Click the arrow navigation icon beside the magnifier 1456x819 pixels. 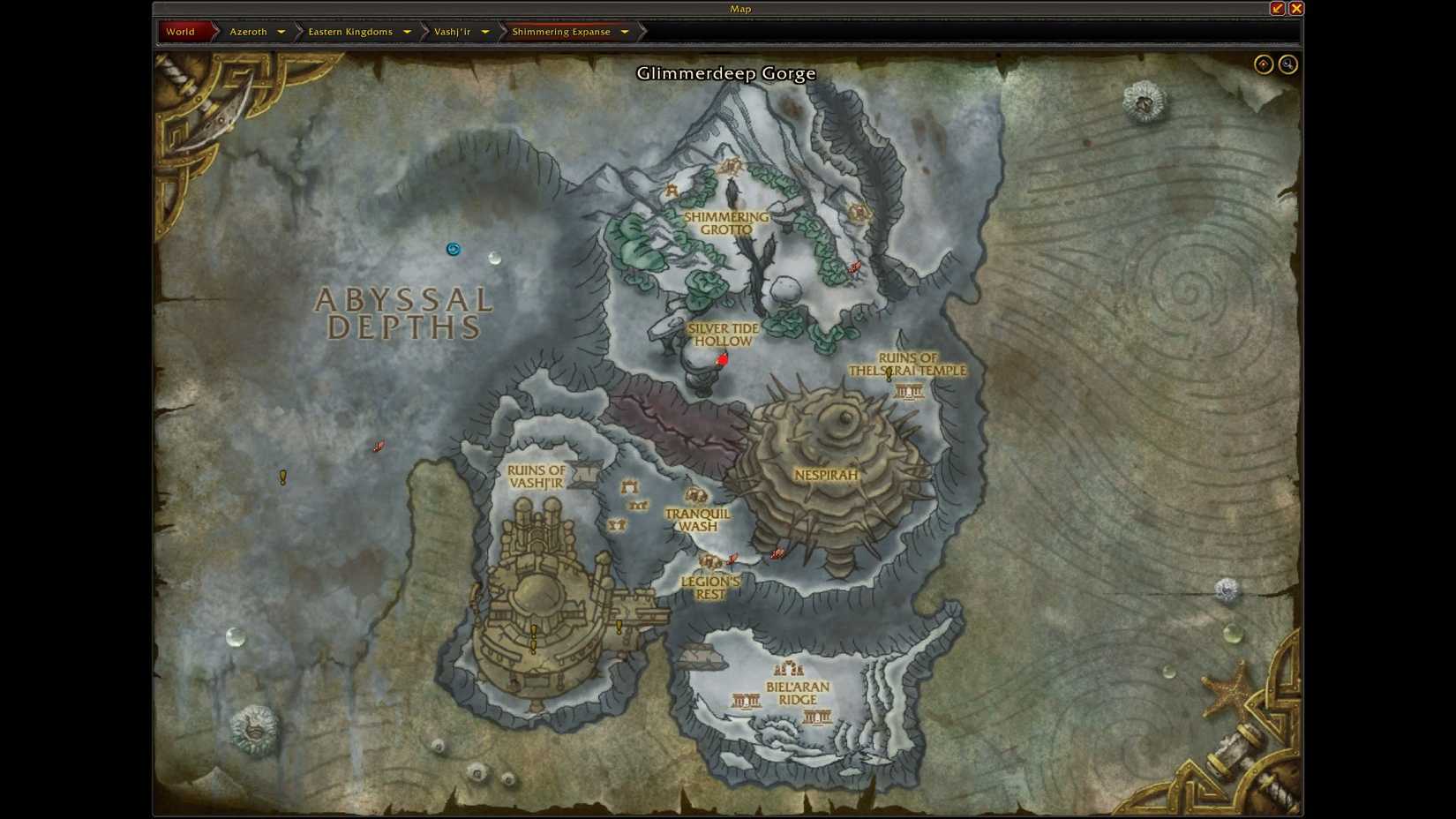tap(1265, 64)
